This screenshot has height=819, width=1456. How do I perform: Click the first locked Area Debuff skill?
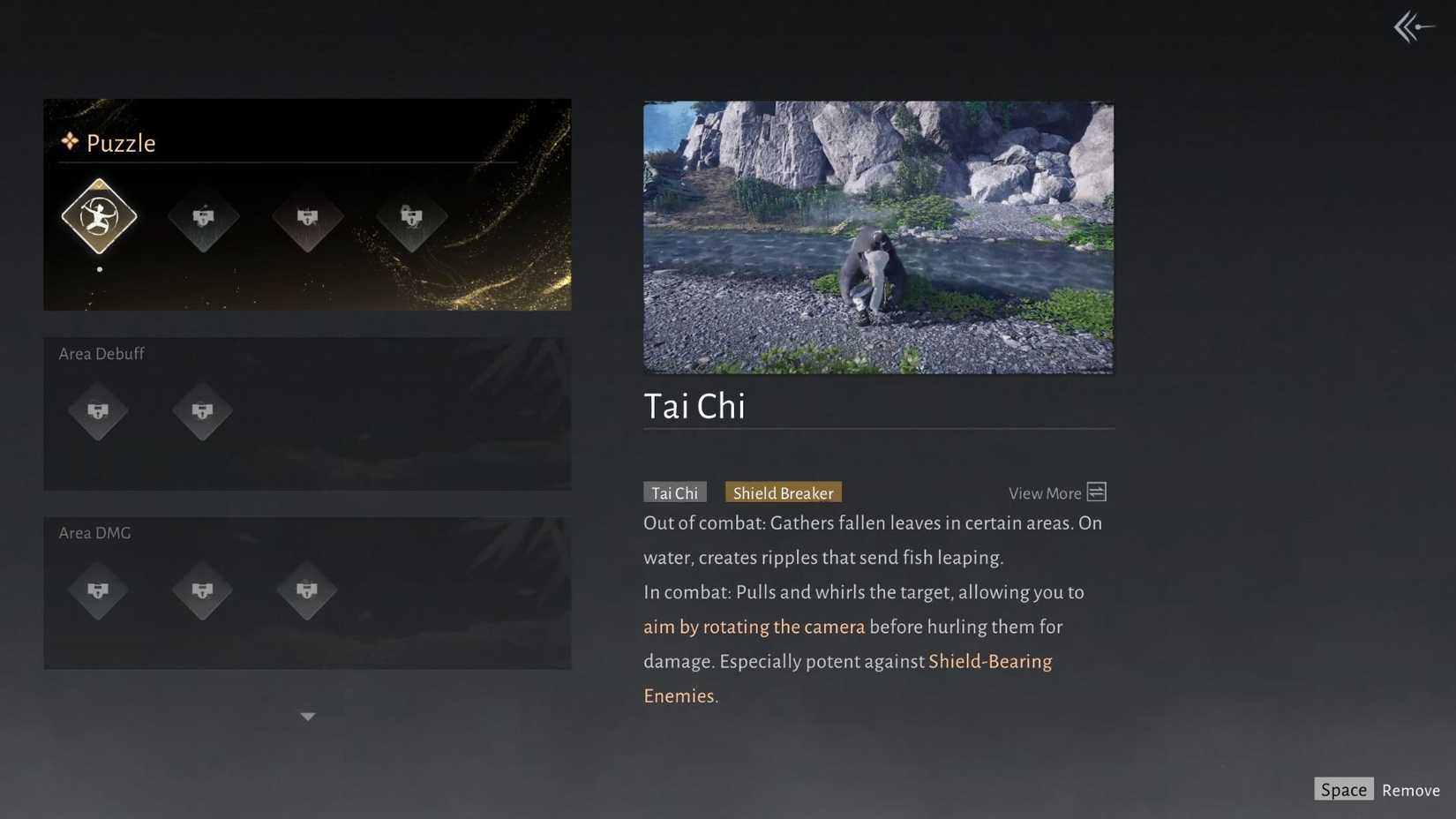[99, 411]
